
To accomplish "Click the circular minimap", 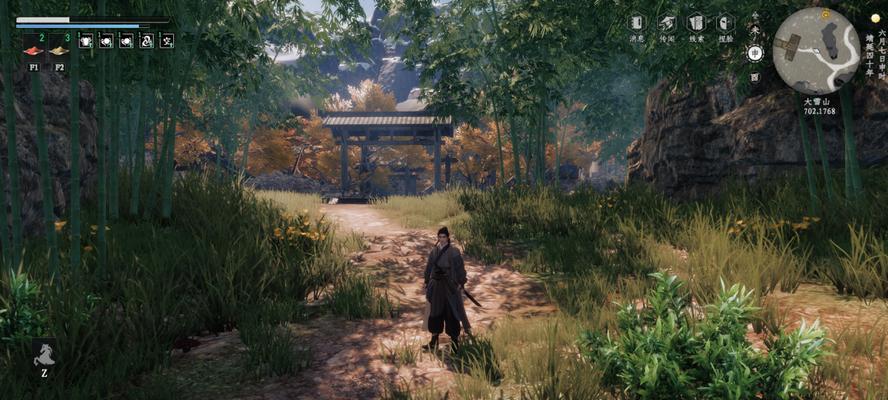I will 816,51.
